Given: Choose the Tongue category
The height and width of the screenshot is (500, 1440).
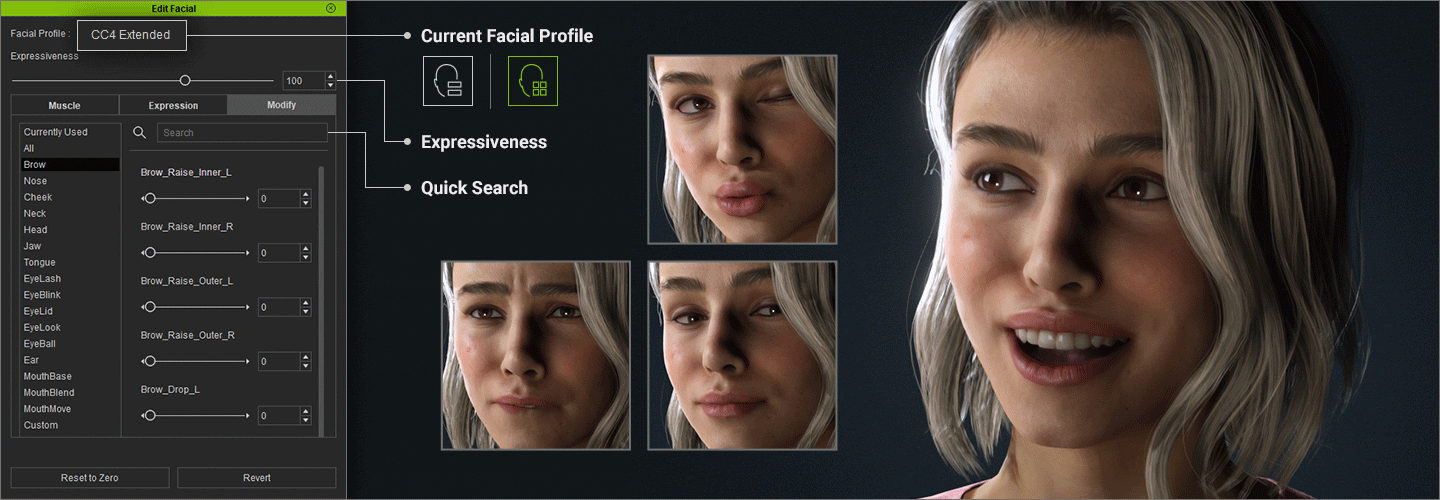Looking at the screenshot, I should pyautogui.click(x=40, y=262).
